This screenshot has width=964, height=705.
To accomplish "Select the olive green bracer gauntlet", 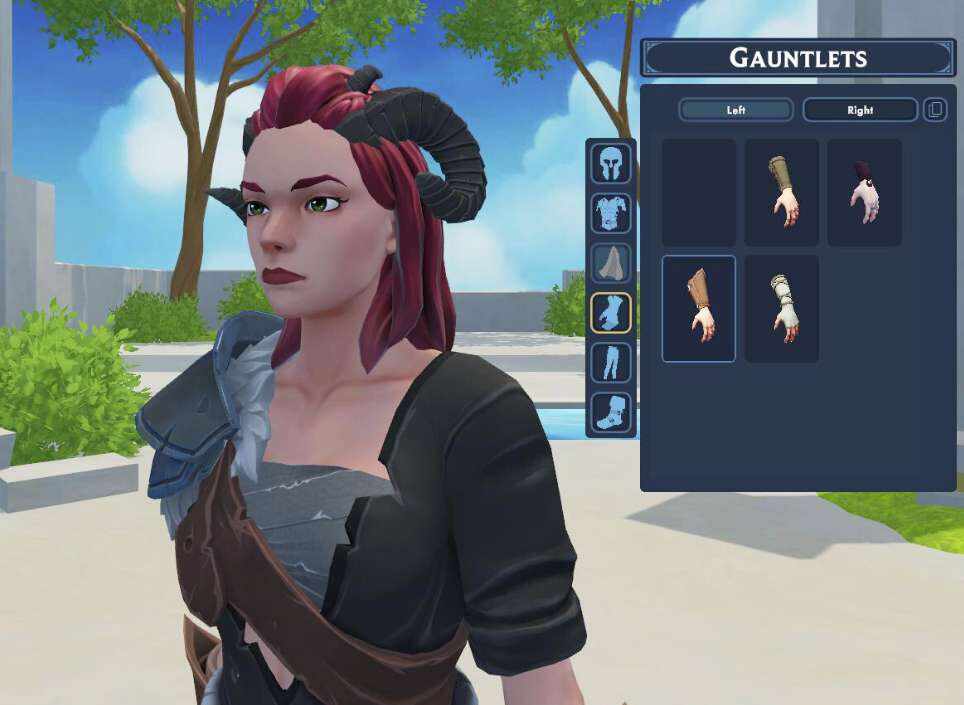I will [x=781, y=193].
